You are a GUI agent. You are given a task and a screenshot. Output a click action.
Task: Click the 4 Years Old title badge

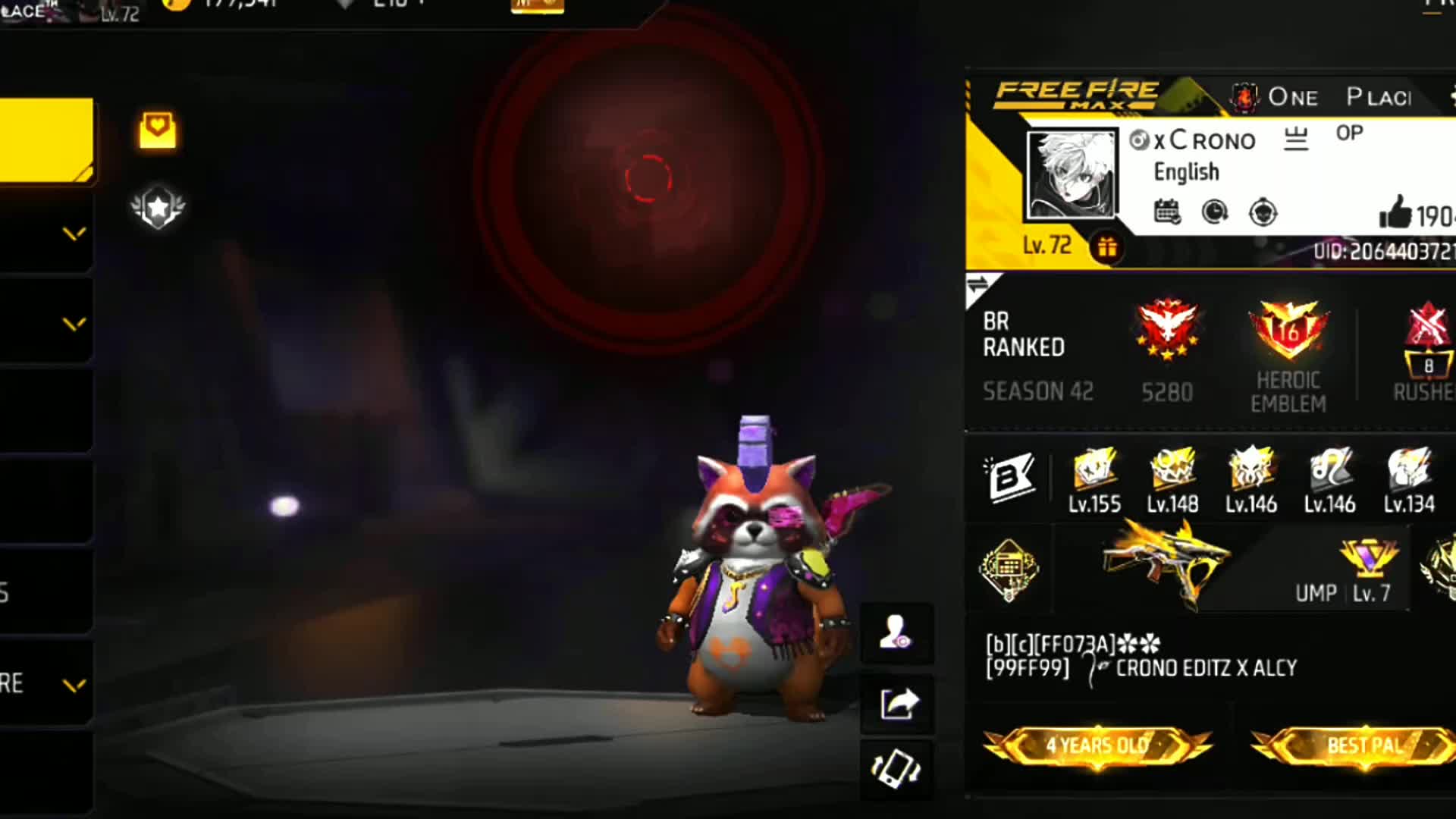pyautogui.click(x=1097, y=746)
